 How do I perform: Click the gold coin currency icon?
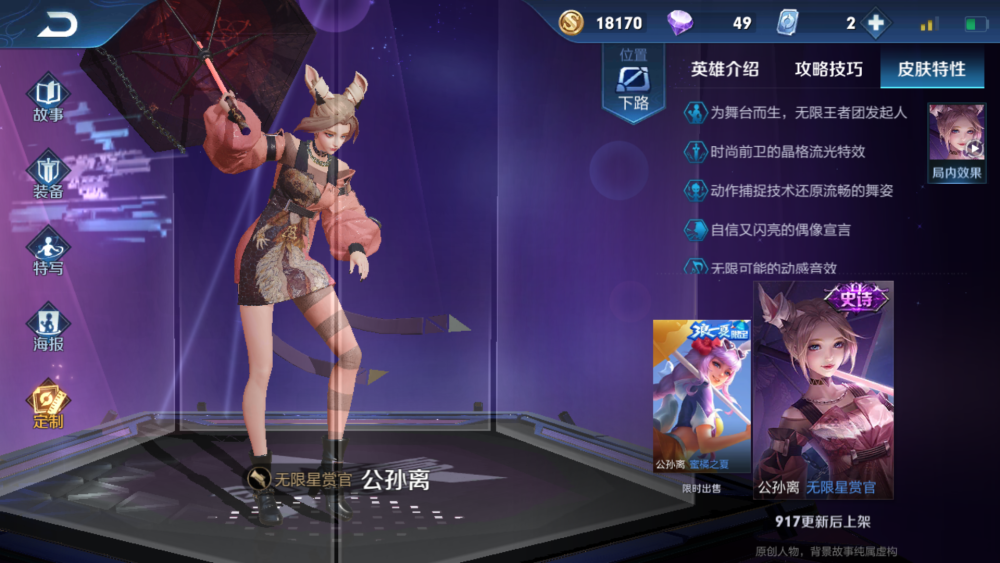[571, 23]
